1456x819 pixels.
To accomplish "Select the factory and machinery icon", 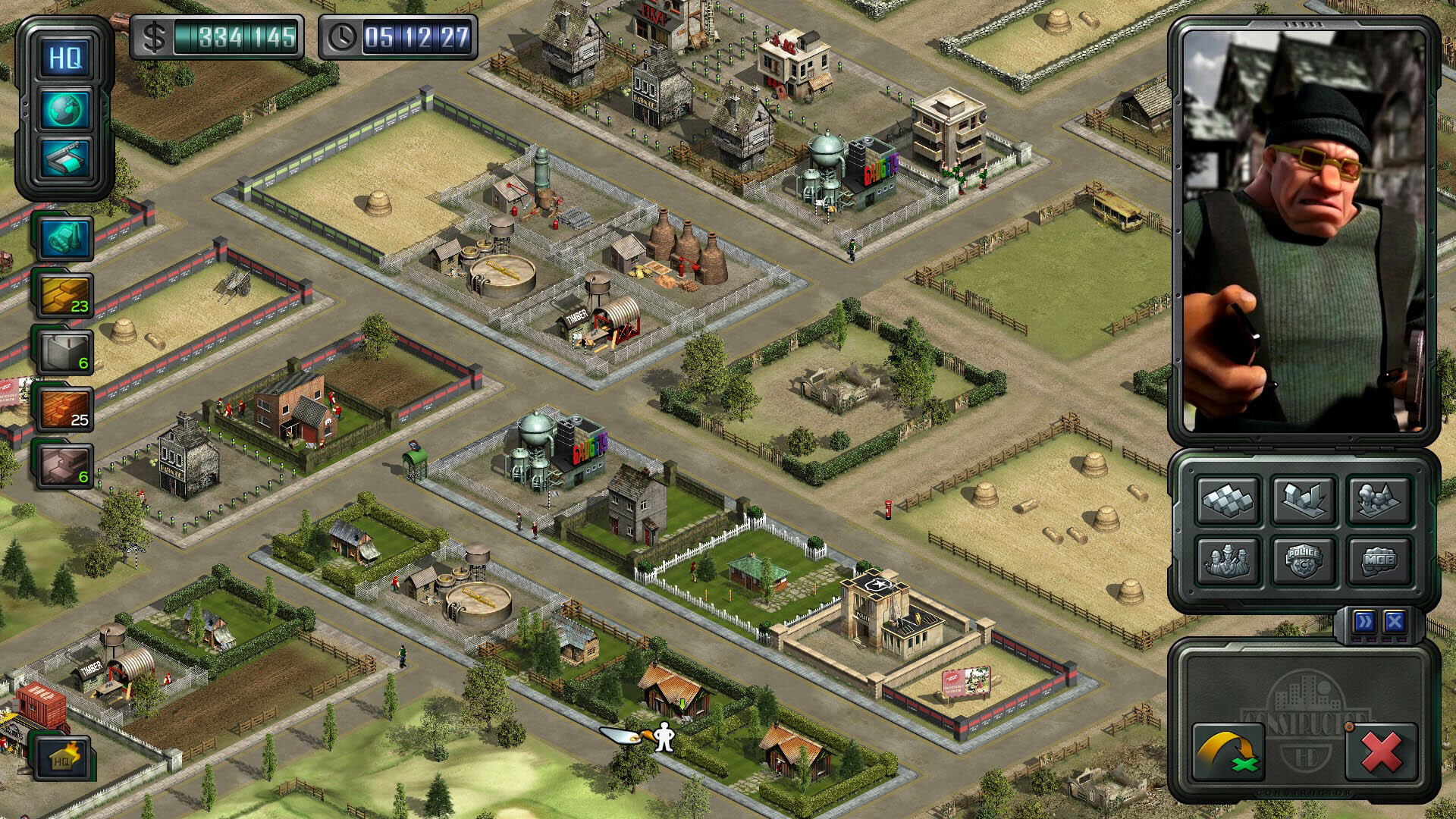I will (64, 238).
